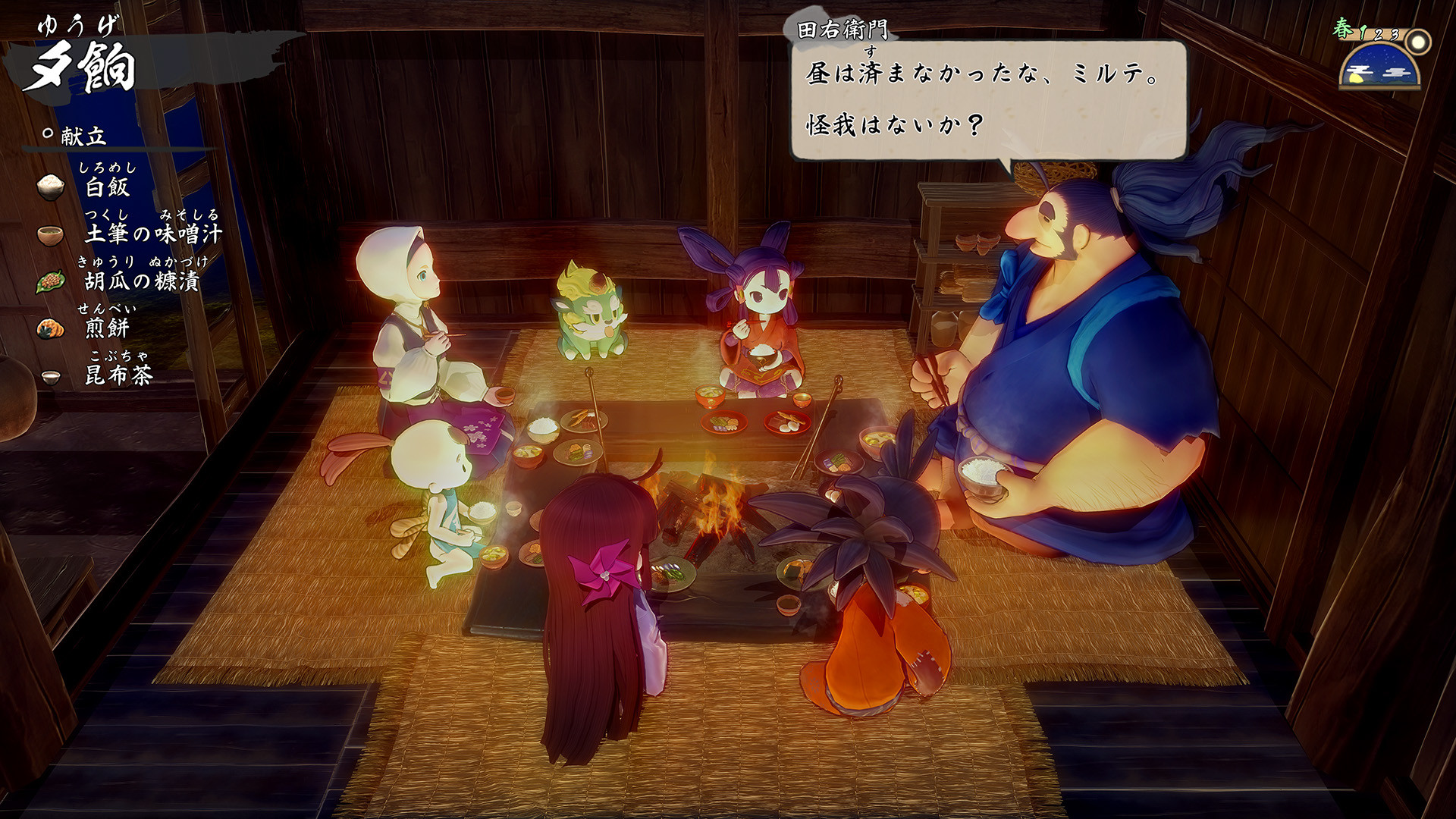Select the kombu tea cup icon
Image resolution: width=1456 pixels, height=819 pixels.
[x=50, y=376]
